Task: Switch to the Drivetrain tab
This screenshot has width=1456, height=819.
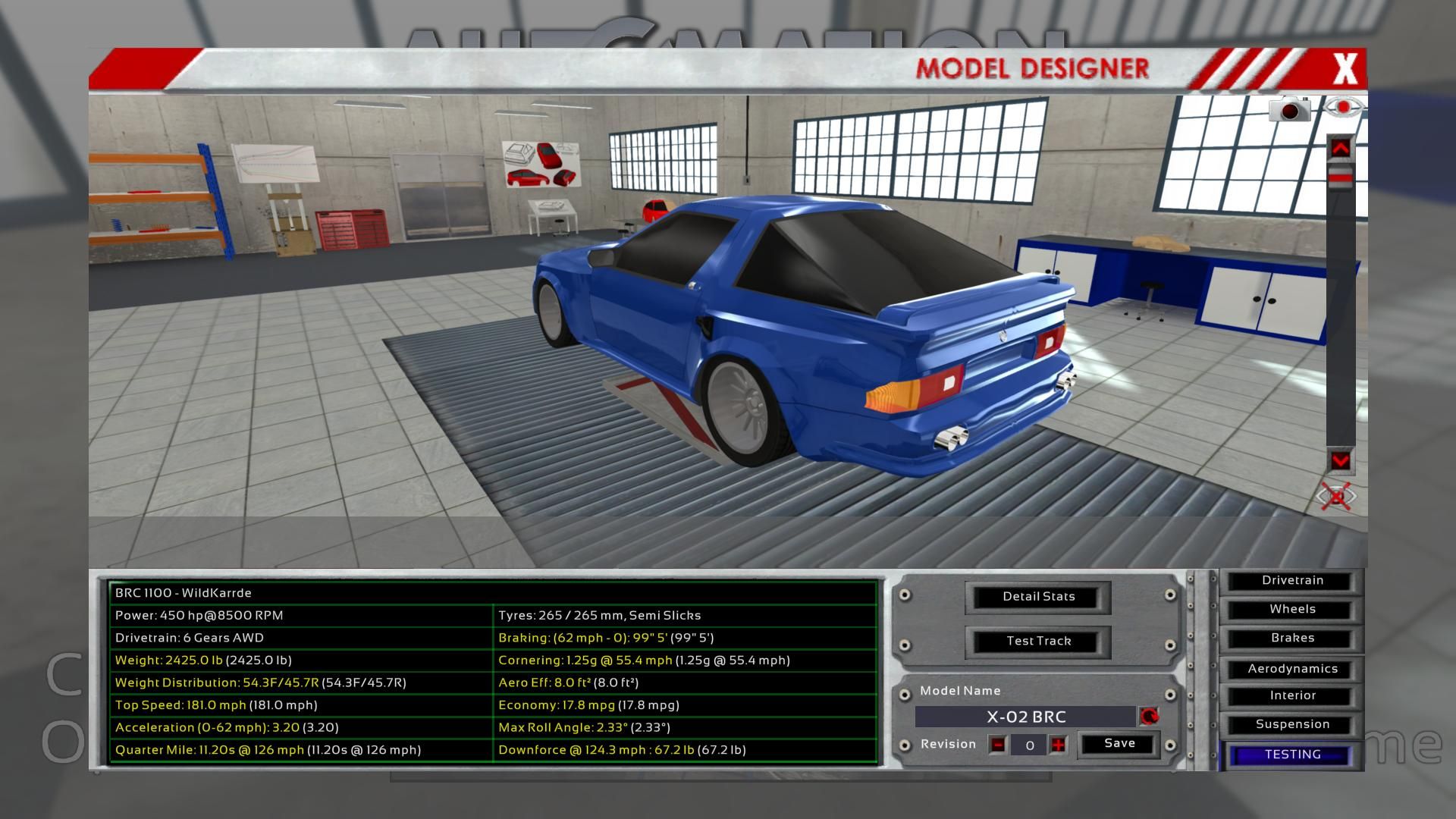Action: click(1292, 581)
